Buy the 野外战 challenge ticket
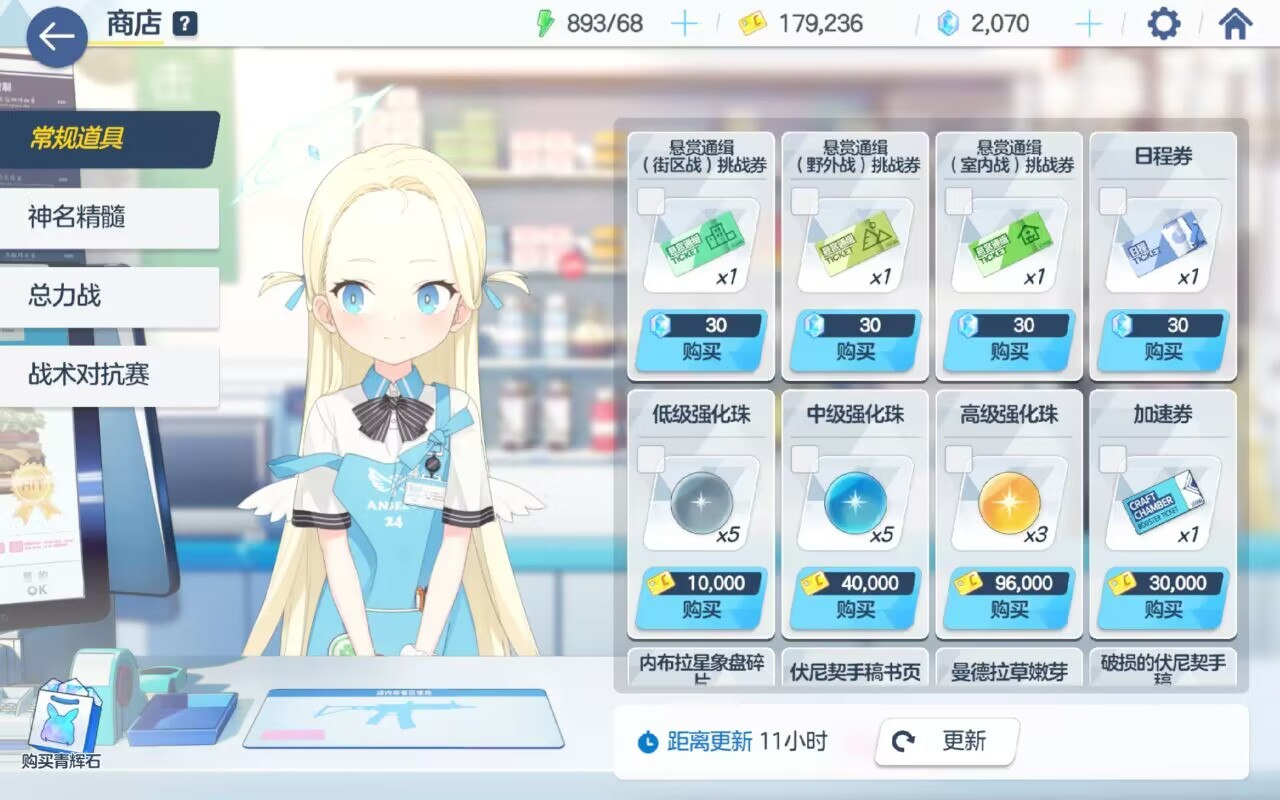Image resolution: width=1280 pixels, height=800 pixels. (x=855, y=340)
